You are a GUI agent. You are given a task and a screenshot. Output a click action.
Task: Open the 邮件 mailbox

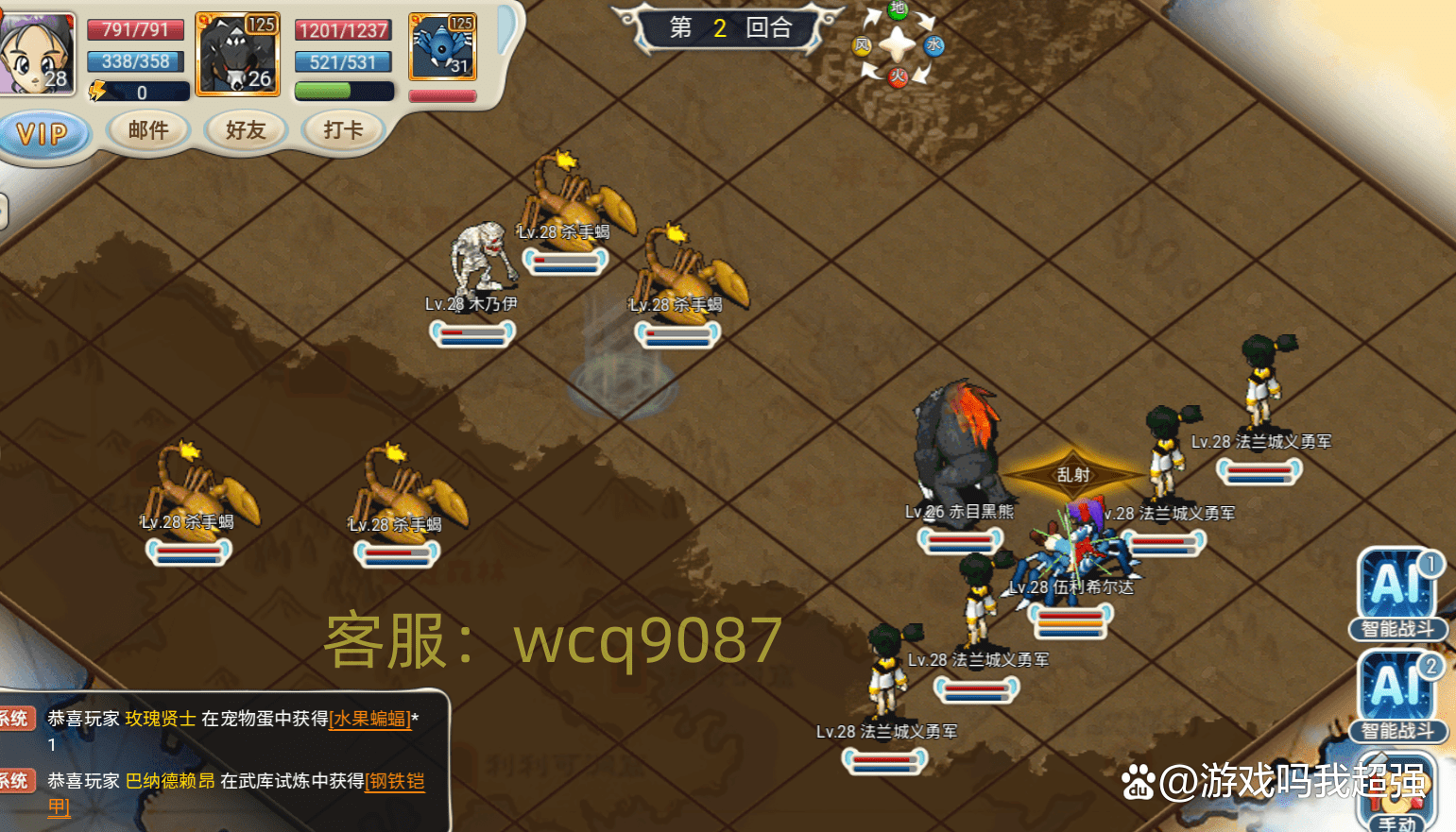pyautogui.click(x=149, y=130)
